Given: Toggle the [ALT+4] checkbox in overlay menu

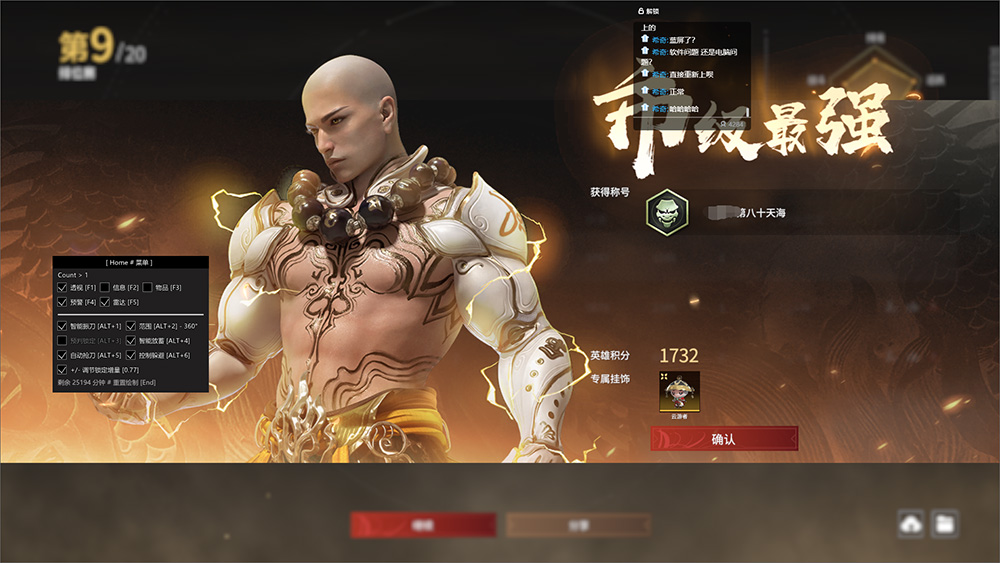Looking at the screenshot, I should [131, 341].
